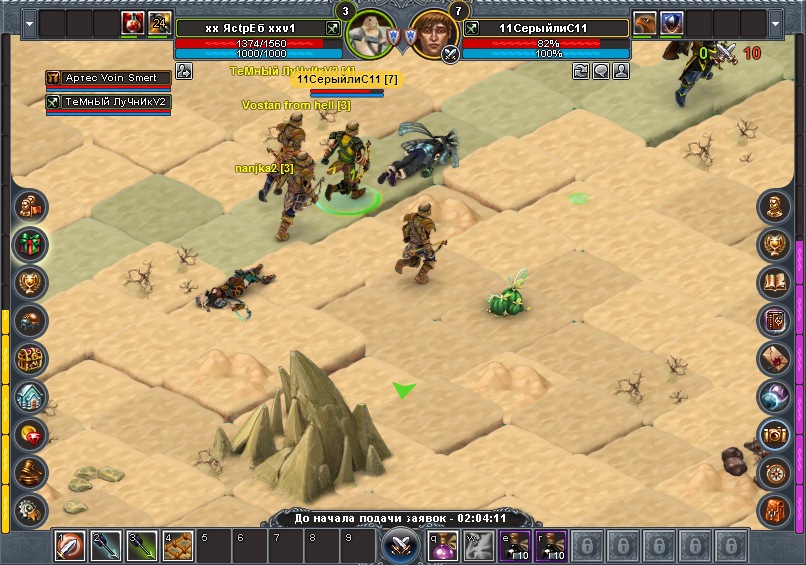Select party member ТеМнЫй ЛуЧнИкV2
The width and height of the screenshot is (806, 565).
click(x=107, y=101)
